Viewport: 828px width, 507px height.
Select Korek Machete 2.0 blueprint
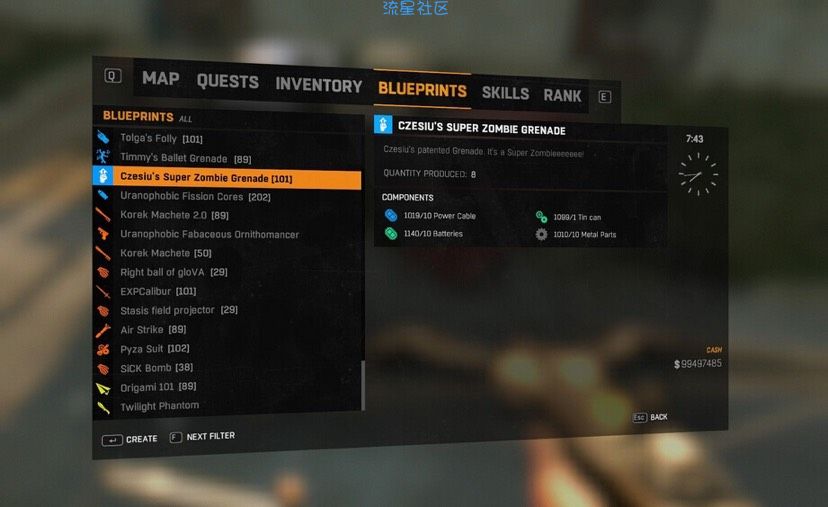(174, 215)
